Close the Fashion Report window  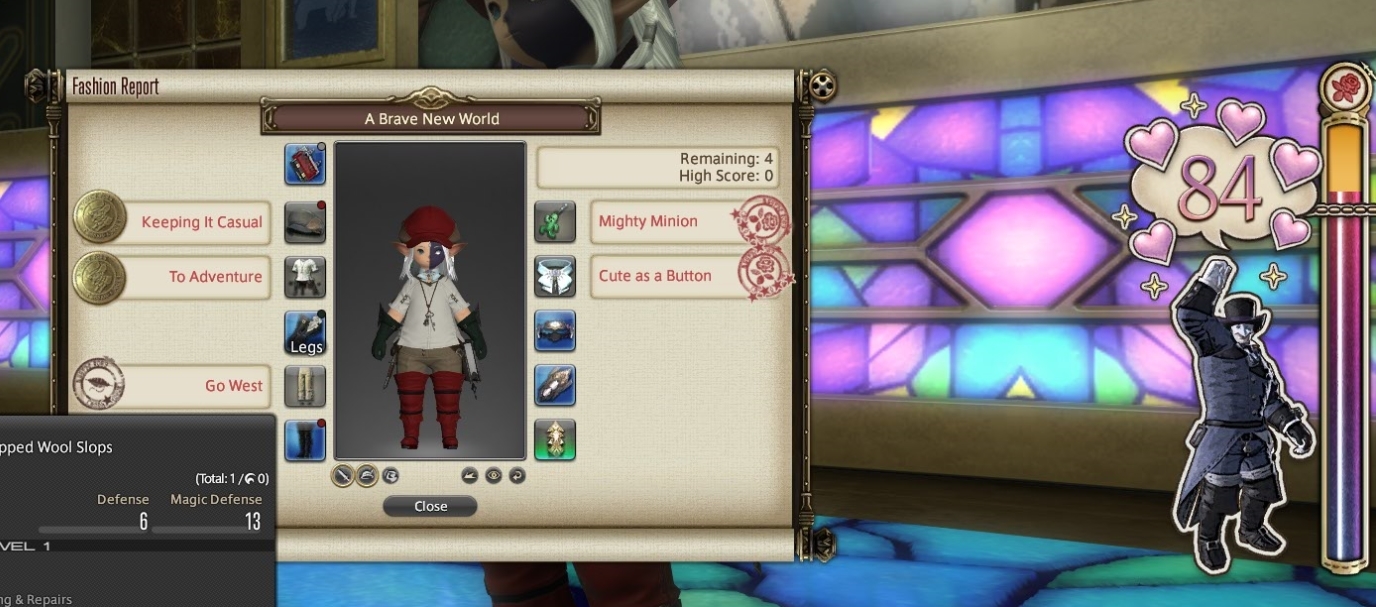430,506
